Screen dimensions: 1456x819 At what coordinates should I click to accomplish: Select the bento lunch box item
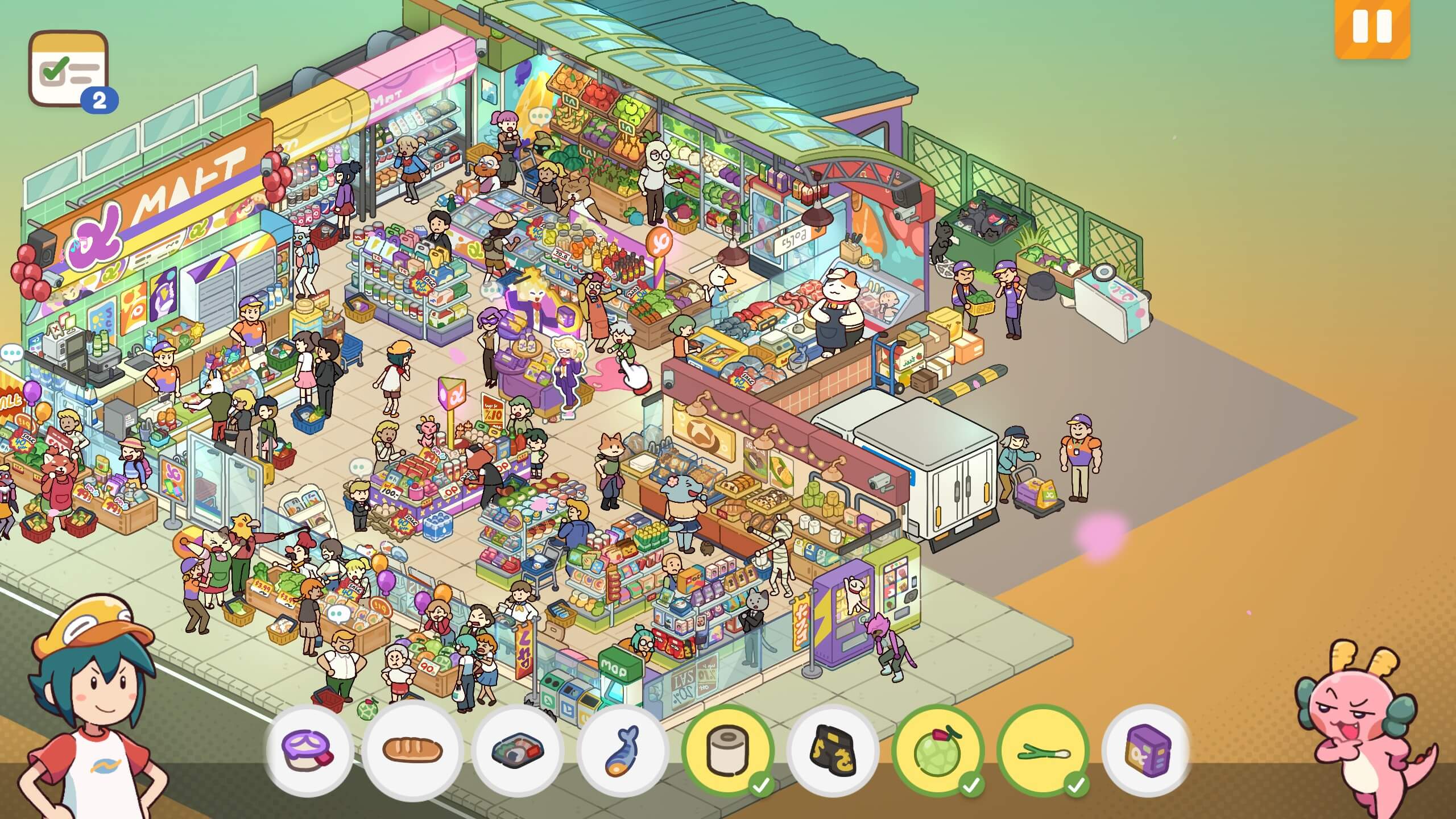[517, 751]
